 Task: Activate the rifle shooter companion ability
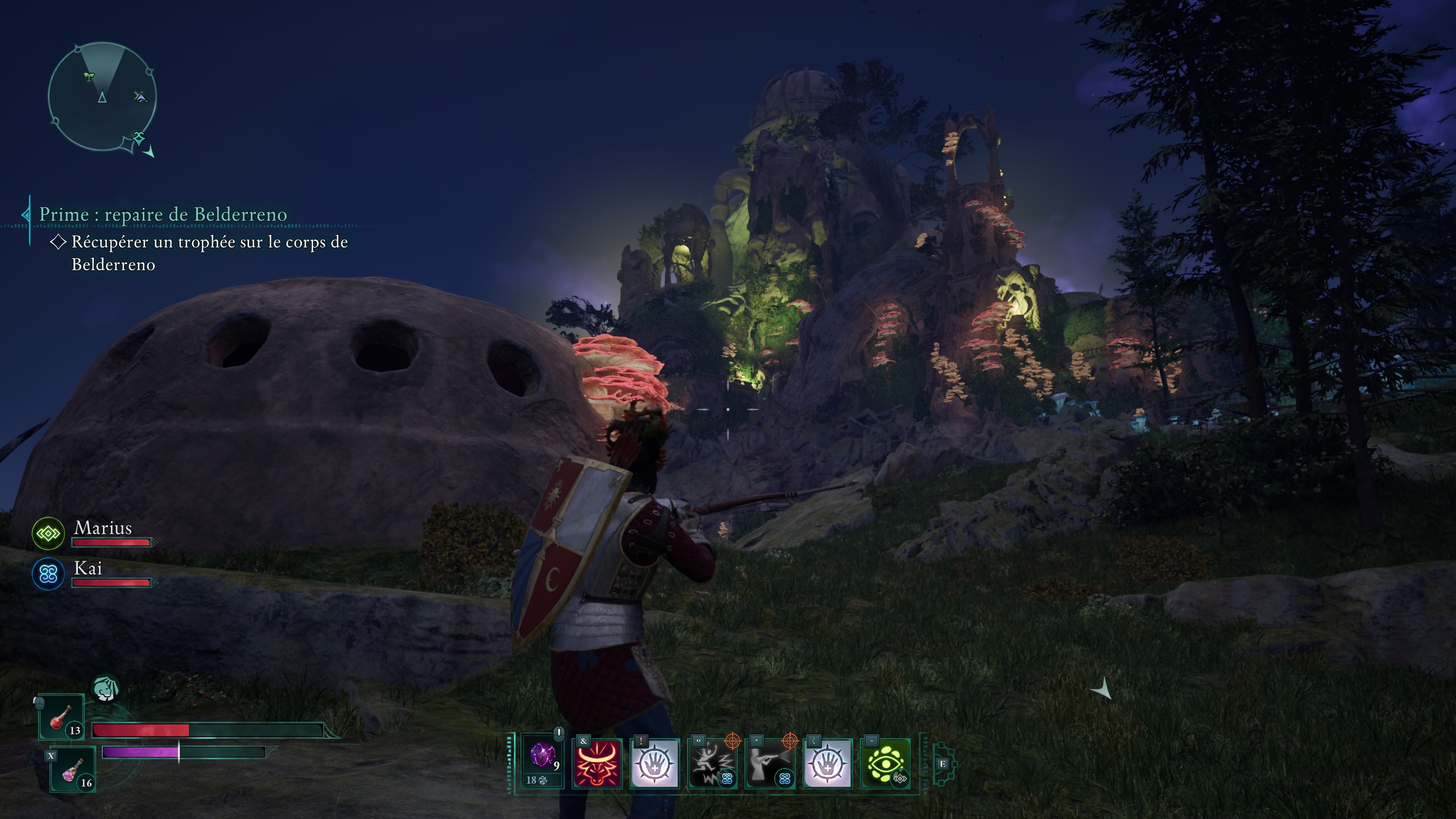770,763
